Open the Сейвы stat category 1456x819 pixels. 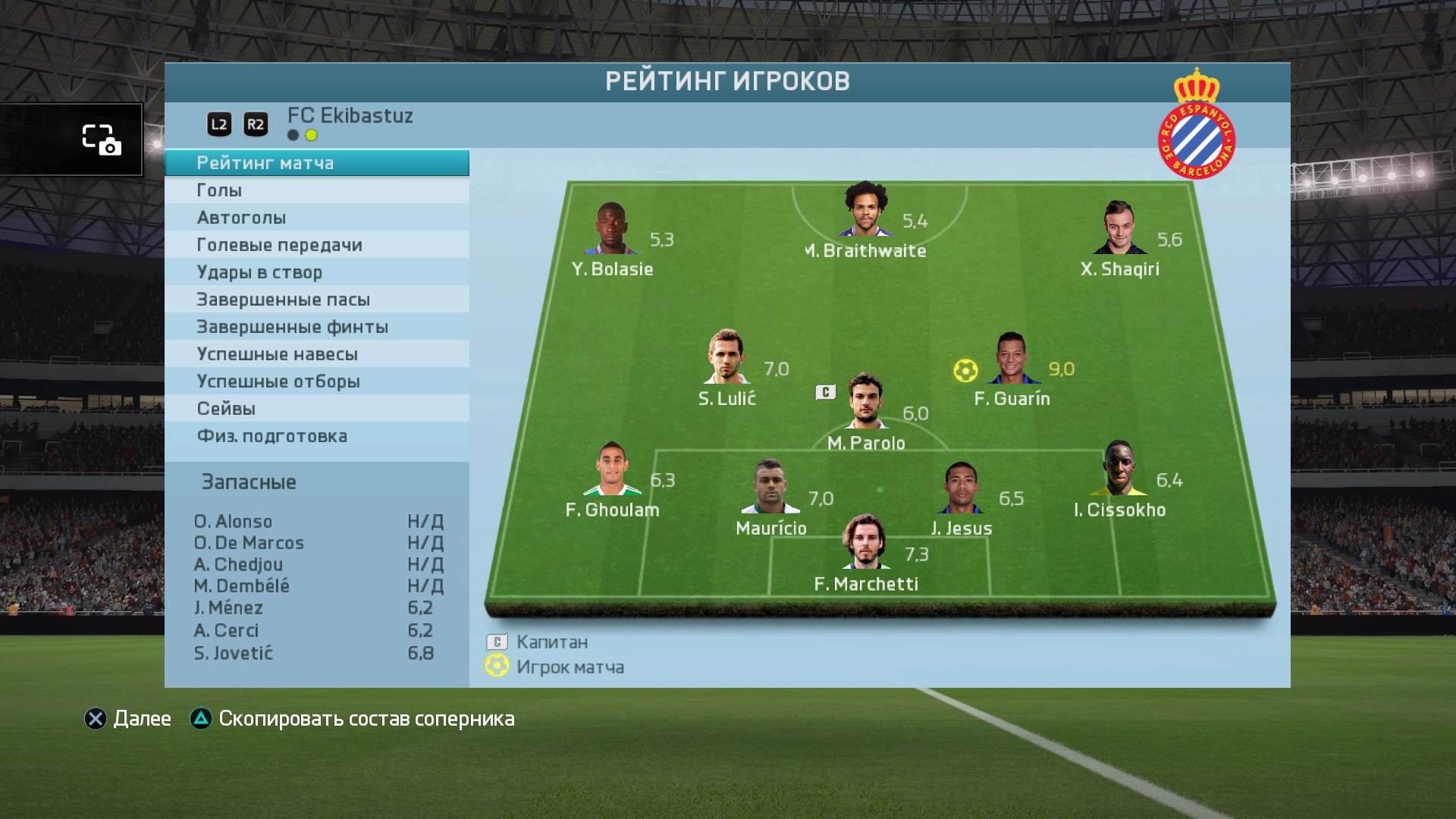[316, 409]
